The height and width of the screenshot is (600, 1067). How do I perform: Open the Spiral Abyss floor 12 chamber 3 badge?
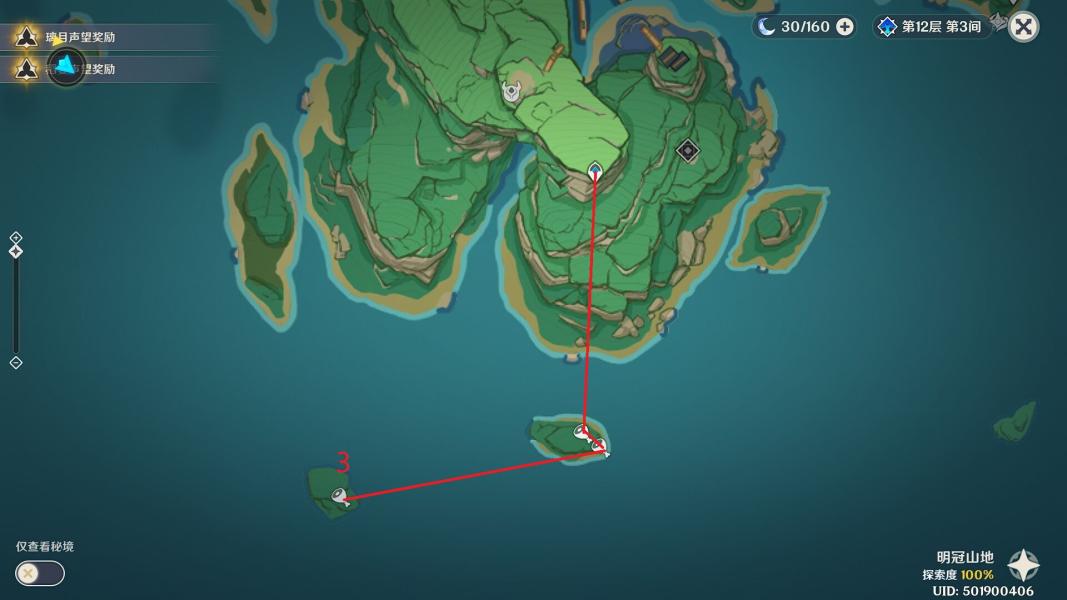click(x=930, y=27)
